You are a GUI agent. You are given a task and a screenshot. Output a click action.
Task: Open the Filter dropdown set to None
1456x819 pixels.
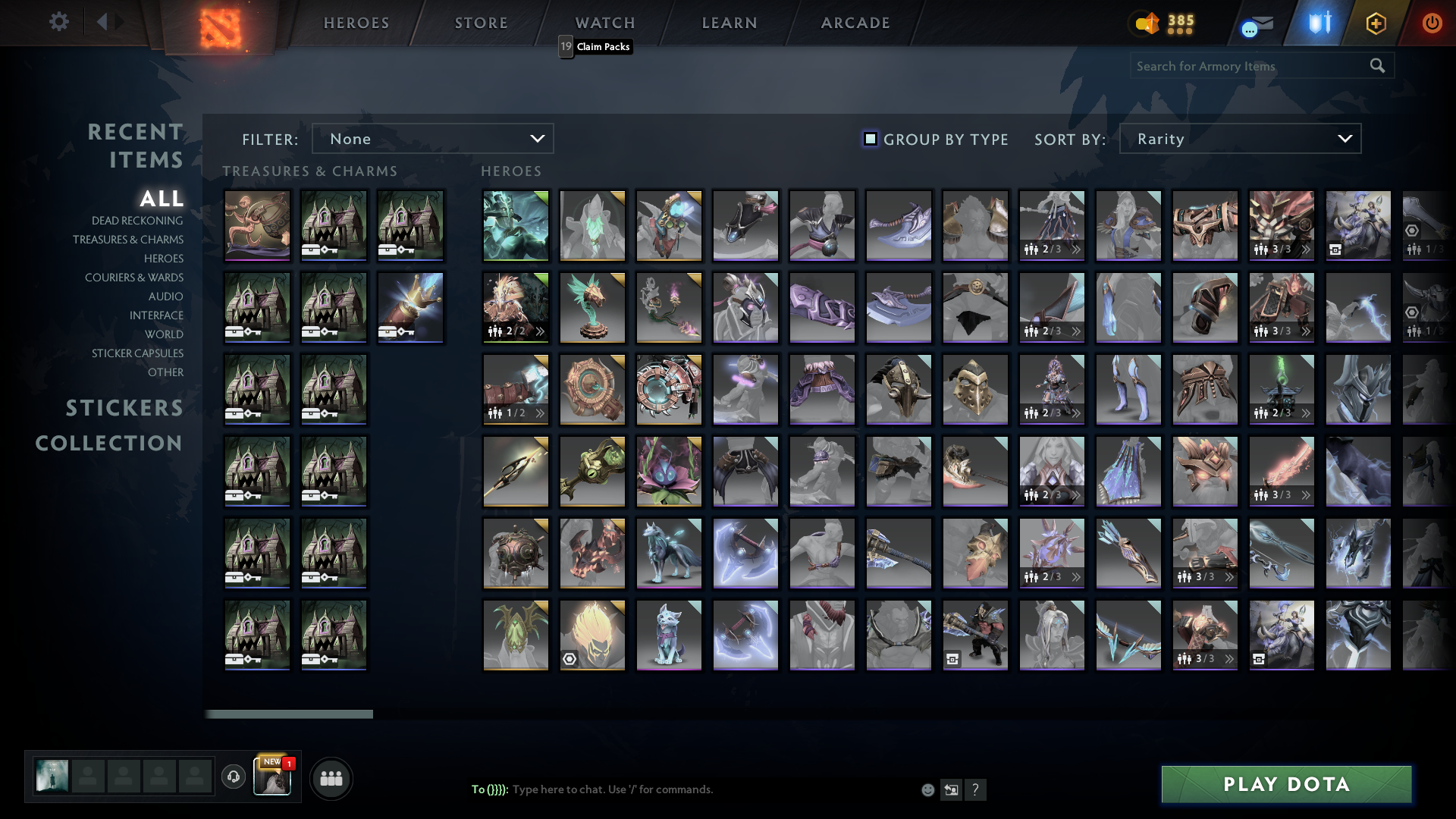432,139
